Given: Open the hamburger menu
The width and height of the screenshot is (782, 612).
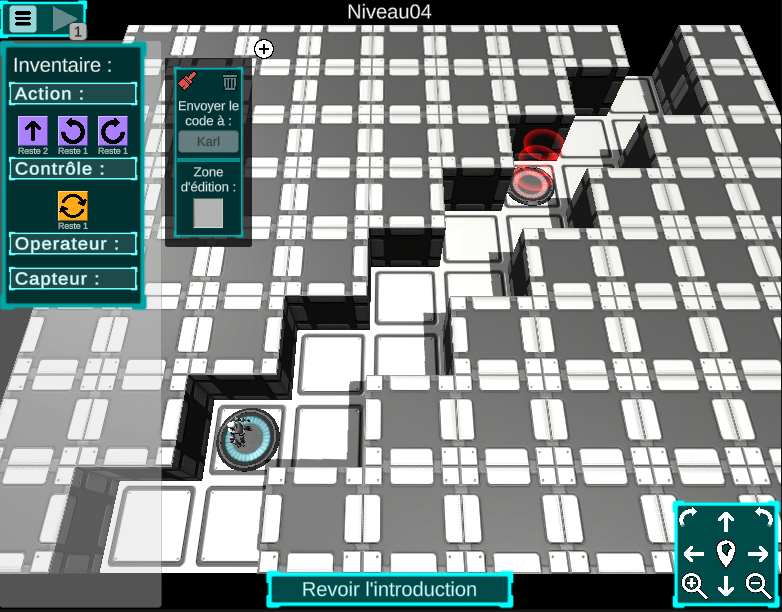Looking at the screenshot, I should pyautogui.click(x=24, y=18).
